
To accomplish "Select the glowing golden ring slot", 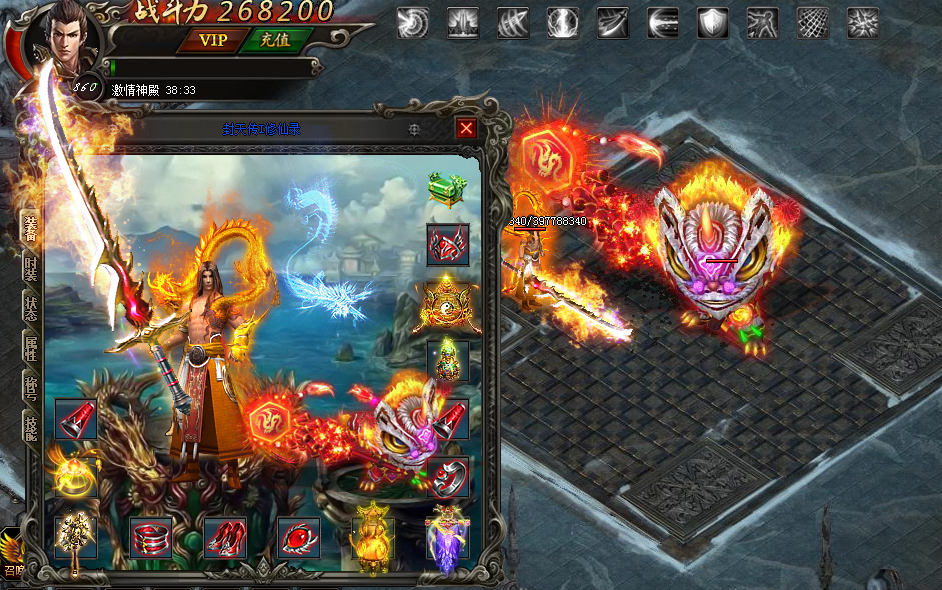I will pyautogui.click(x=76, y=474).
